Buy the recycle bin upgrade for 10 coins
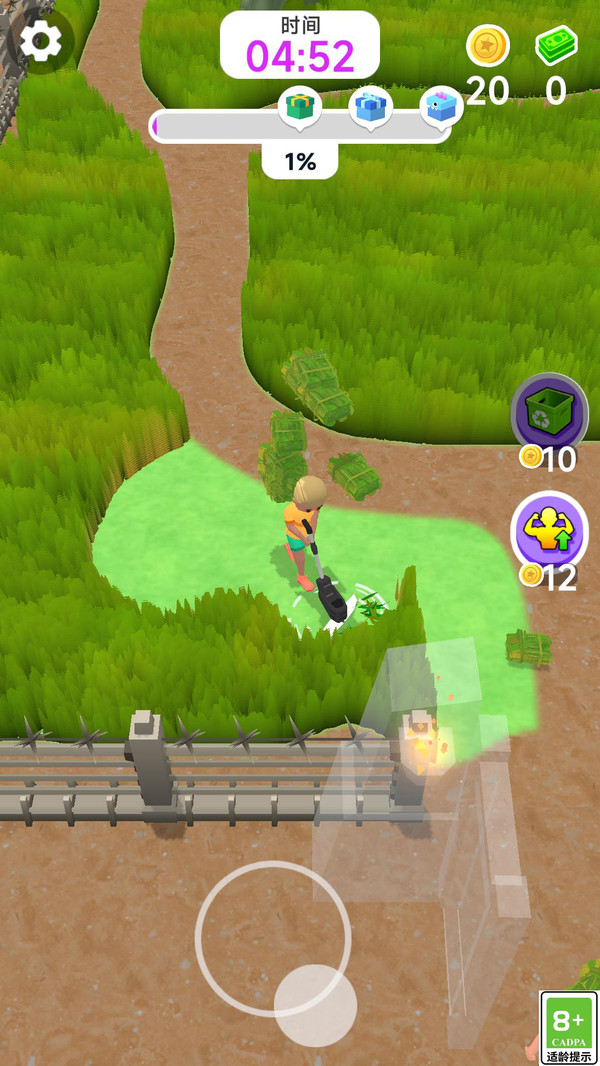This screenshot has width=600, height=1066. [549, 412]
